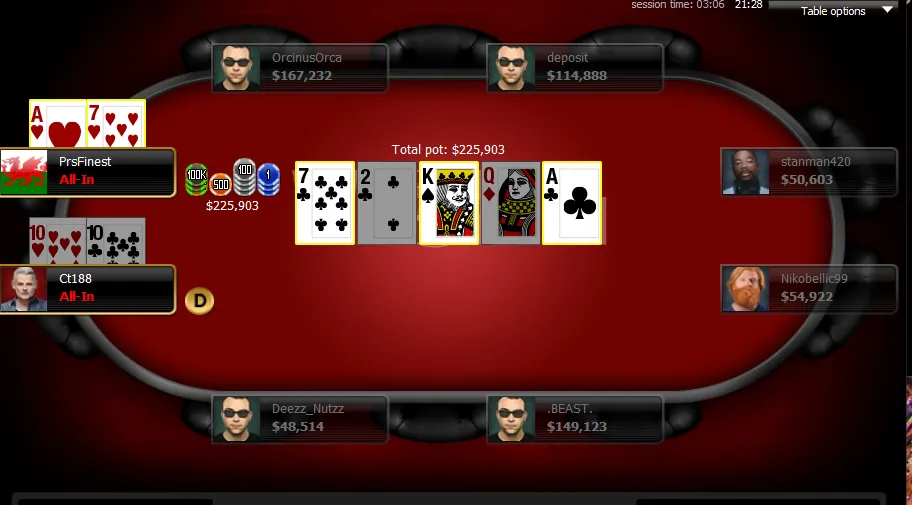912x505 pixels.
Task: Open Nikobellic99's player panel
Action: (808, 288)
